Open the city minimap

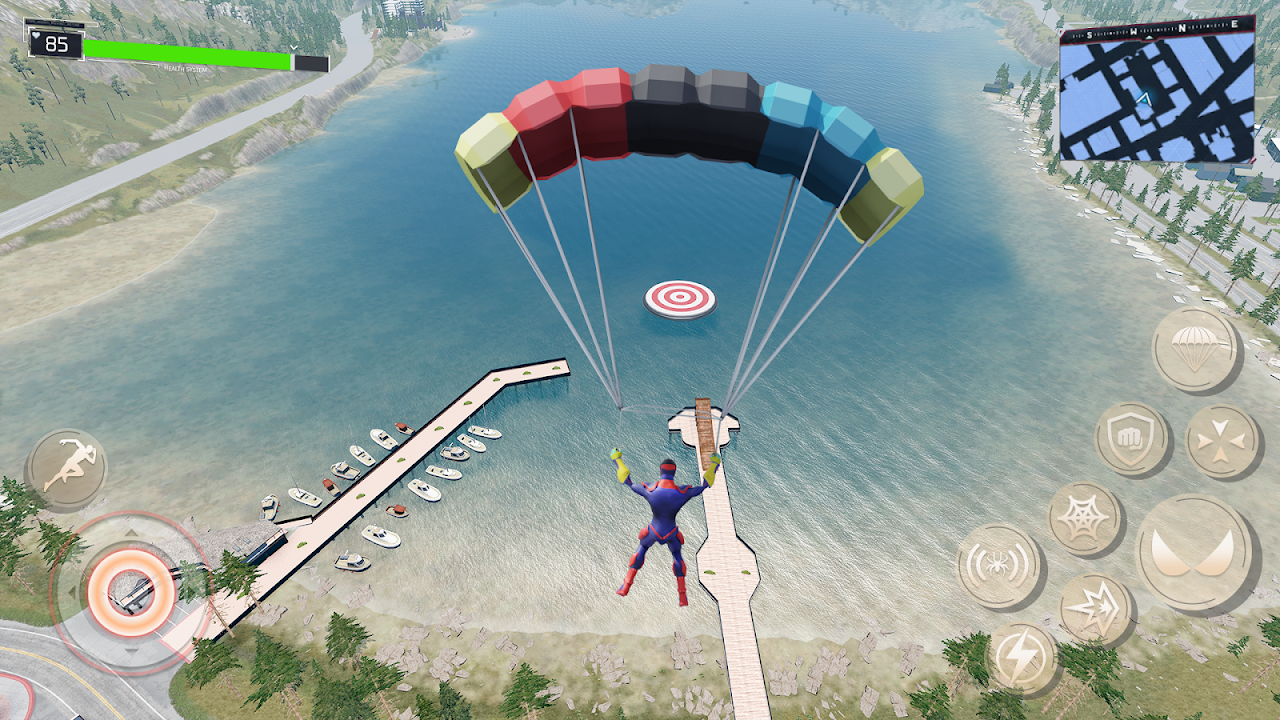pos(1156,95)
